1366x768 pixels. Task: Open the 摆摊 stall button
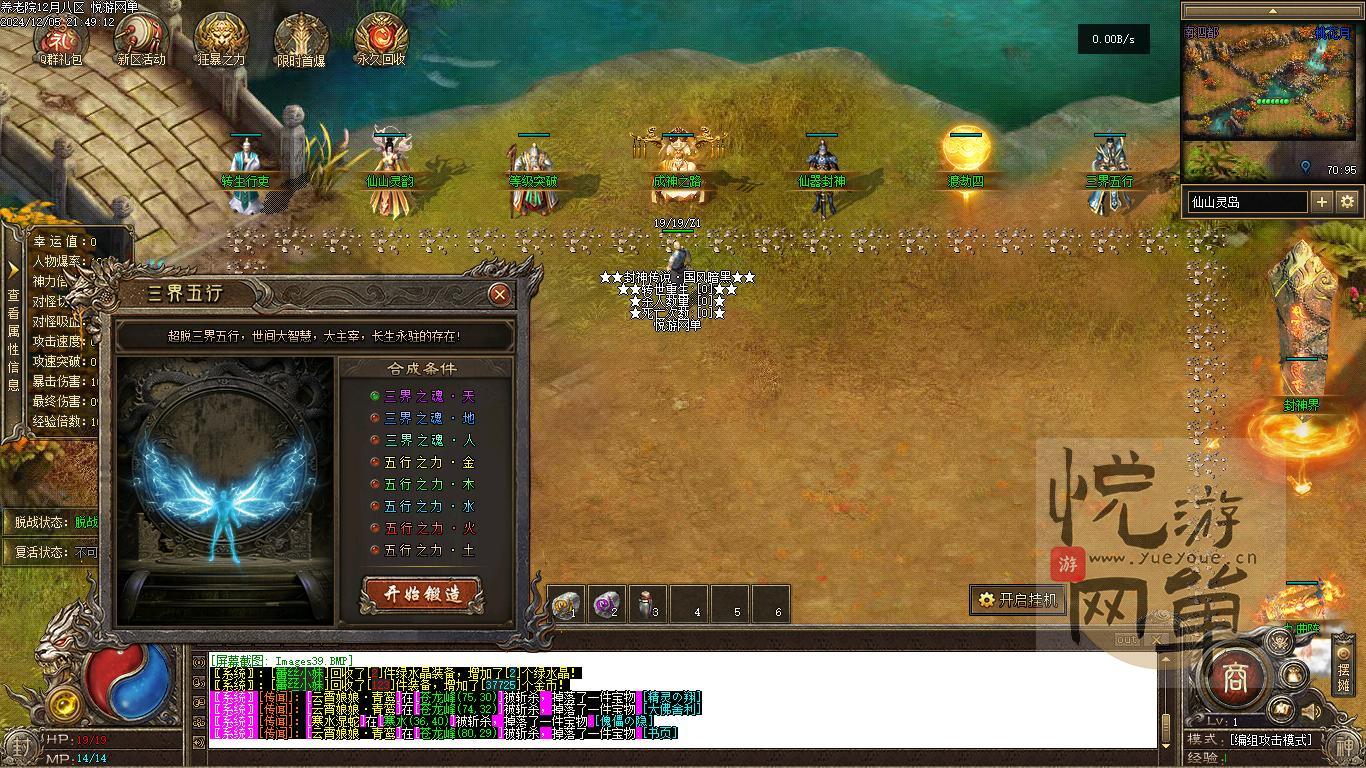click(x=1343, y=677)
